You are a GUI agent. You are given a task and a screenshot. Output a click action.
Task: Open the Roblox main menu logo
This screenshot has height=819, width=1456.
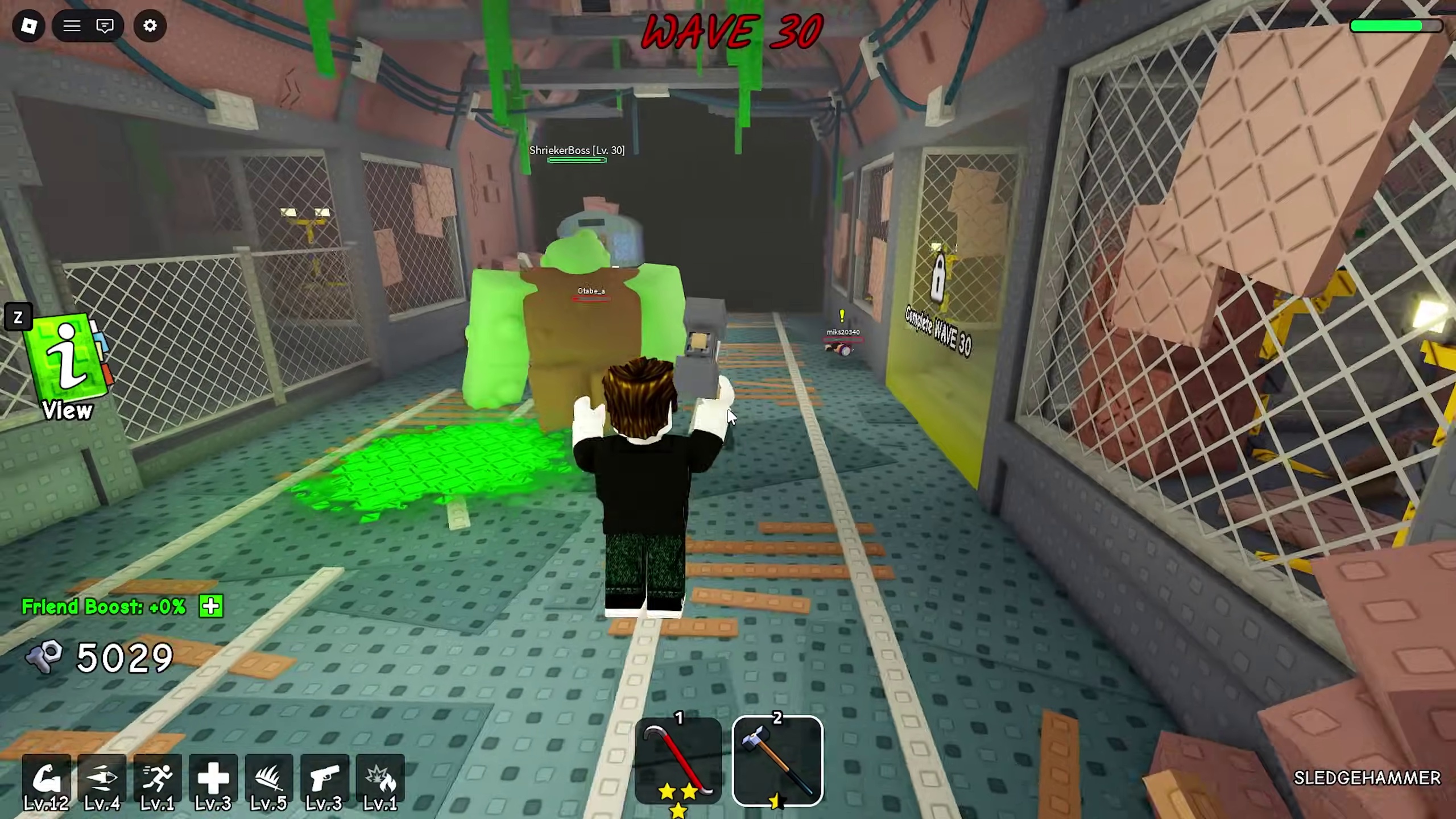(x=28, y=26)
